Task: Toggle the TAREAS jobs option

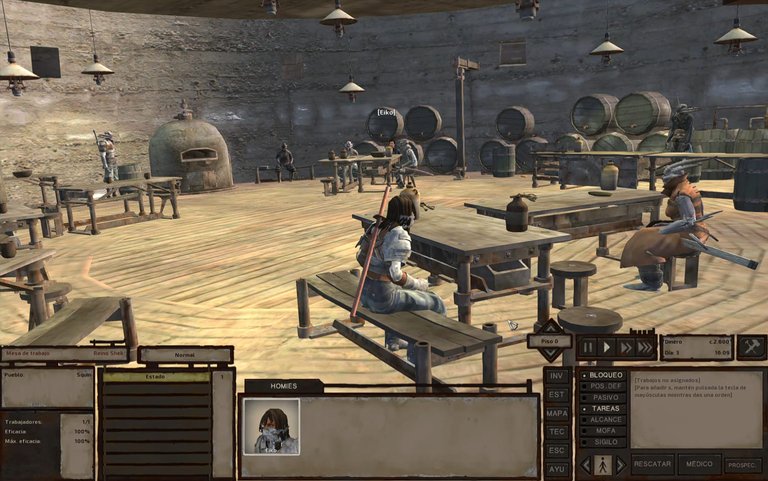Action: [x=606, y=409]
